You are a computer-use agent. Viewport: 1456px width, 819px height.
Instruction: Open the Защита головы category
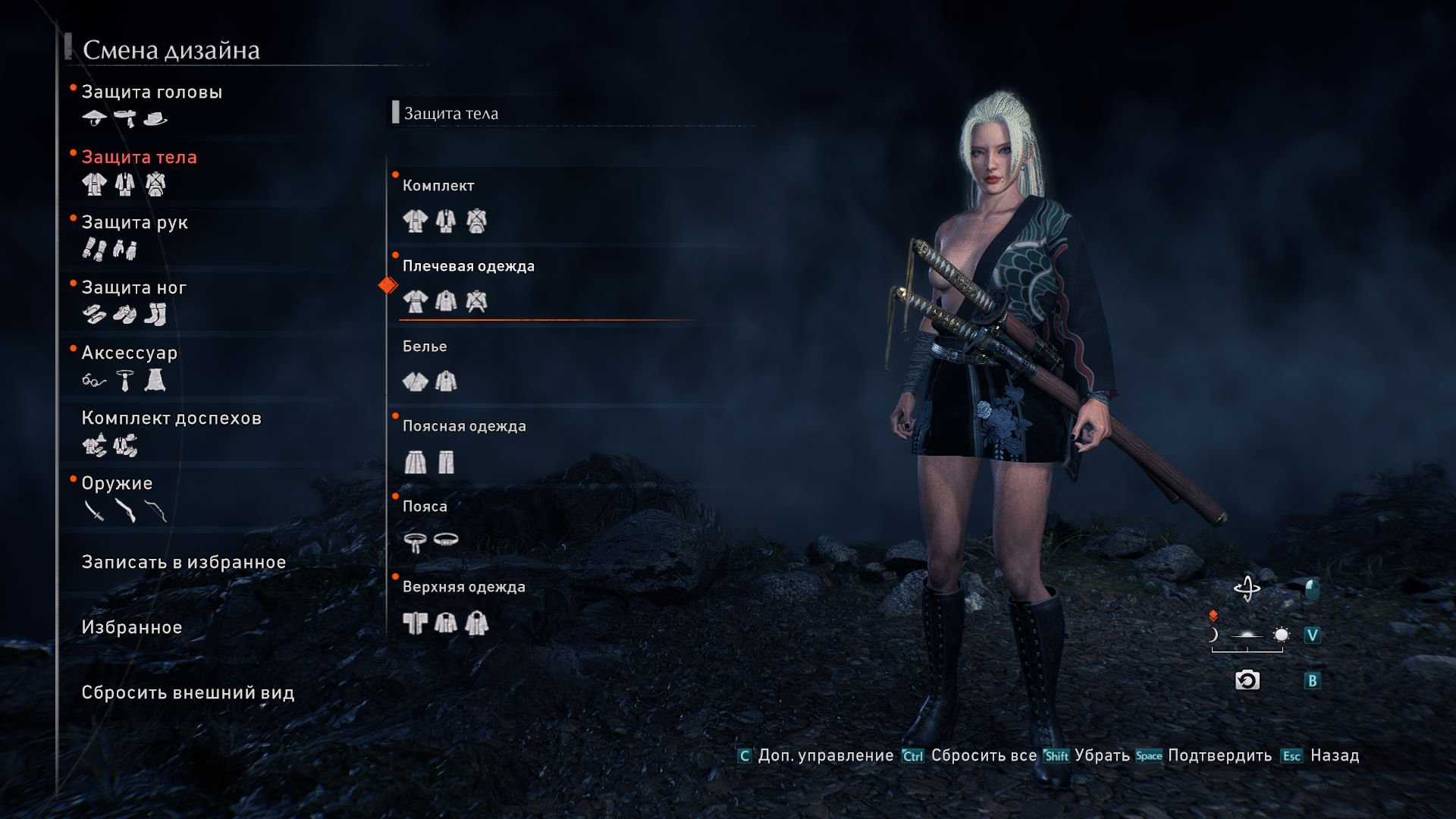click(152, 93)
